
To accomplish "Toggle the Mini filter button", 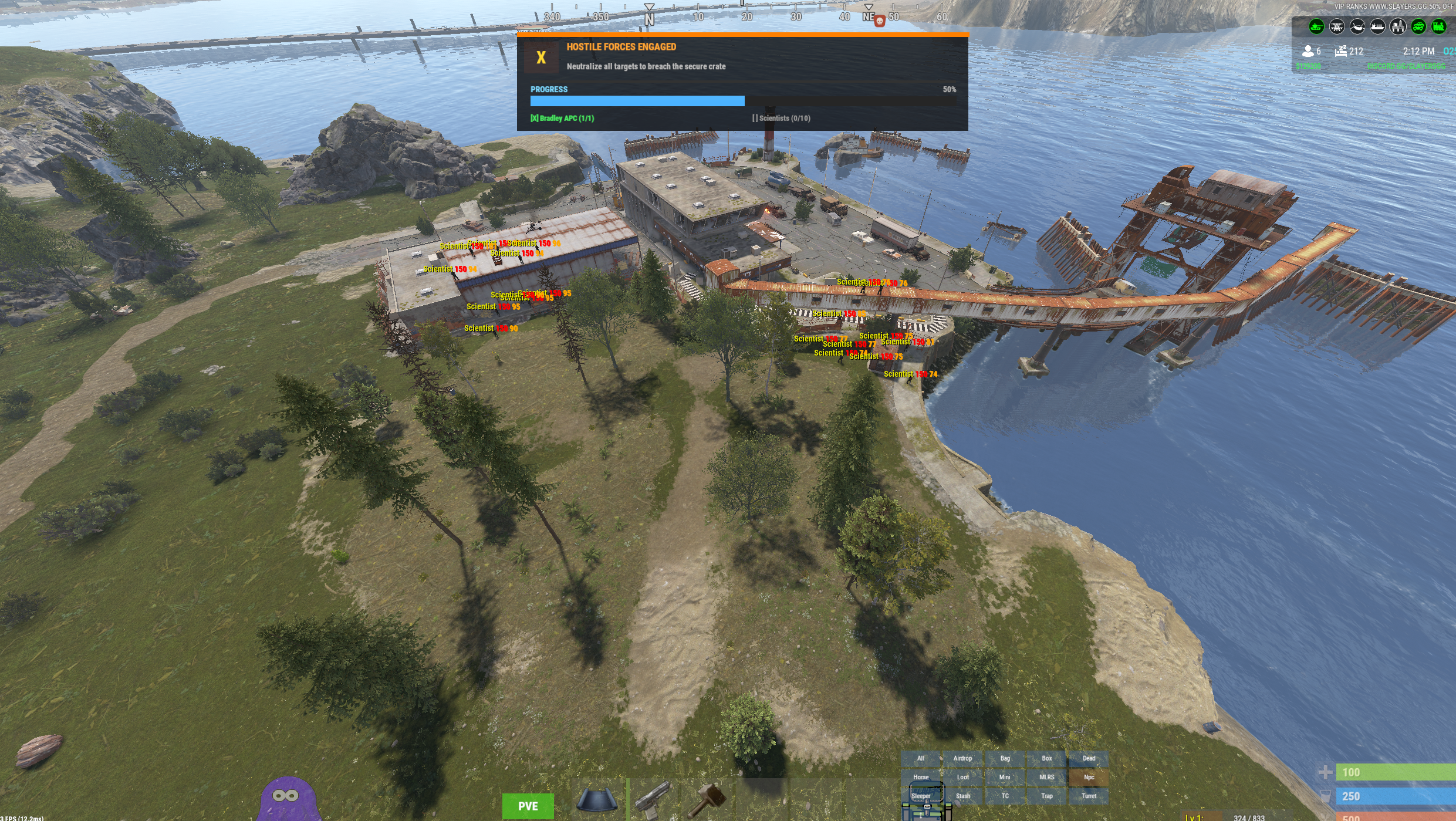I will (1005, 777).
